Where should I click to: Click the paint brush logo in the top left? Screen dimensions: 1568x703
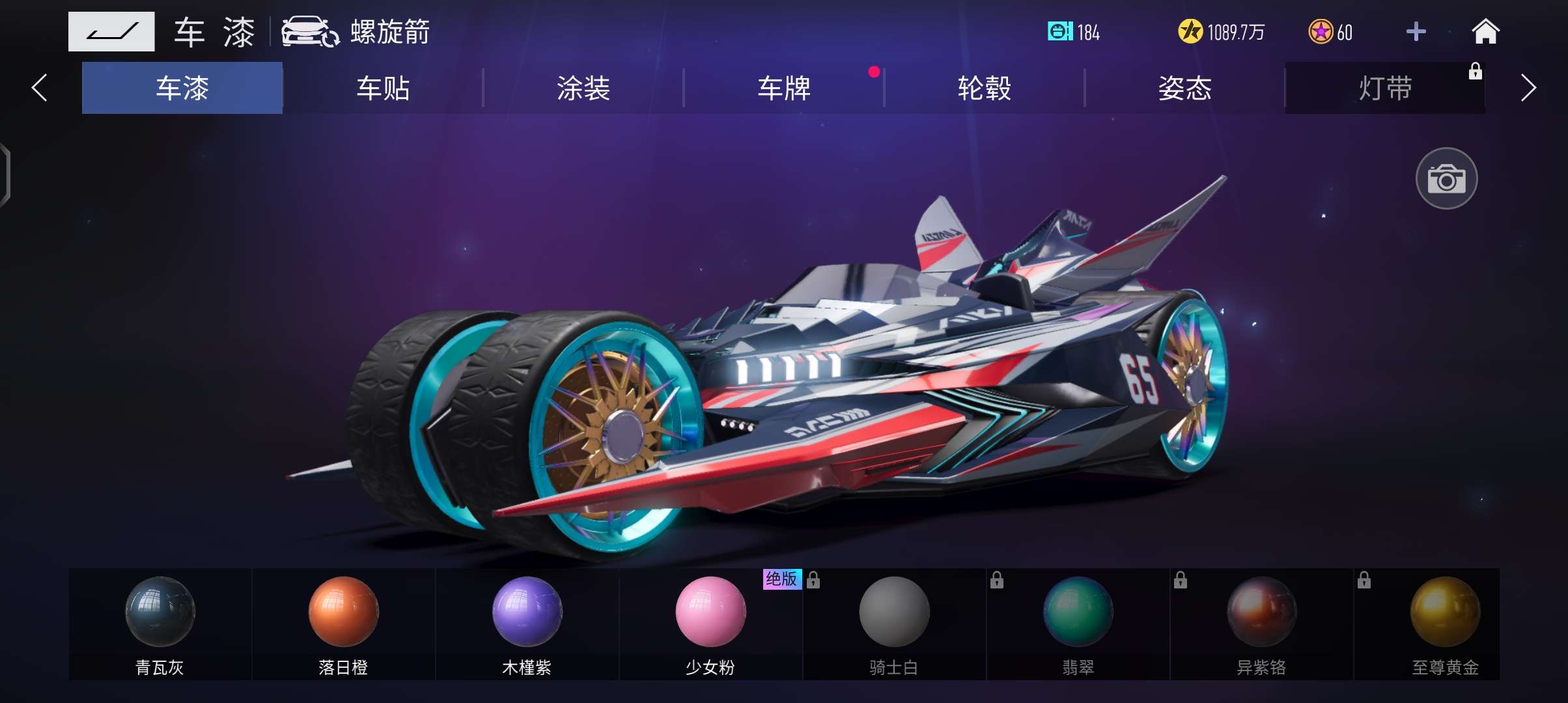pyautogui.click(x=111, y=31)
